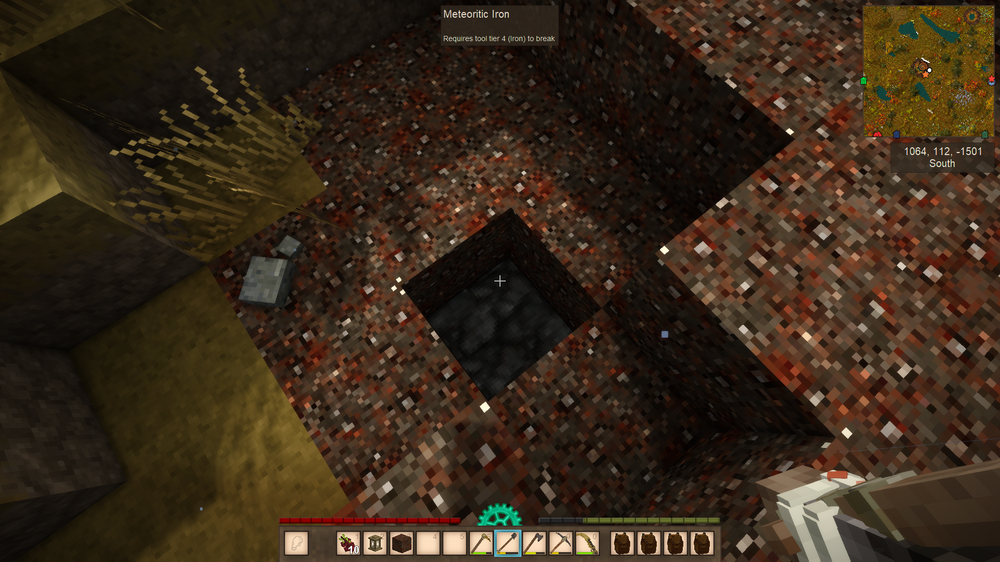Click the green house marker on minimap
Screen dimensions: 1000x562
[863, 80]
